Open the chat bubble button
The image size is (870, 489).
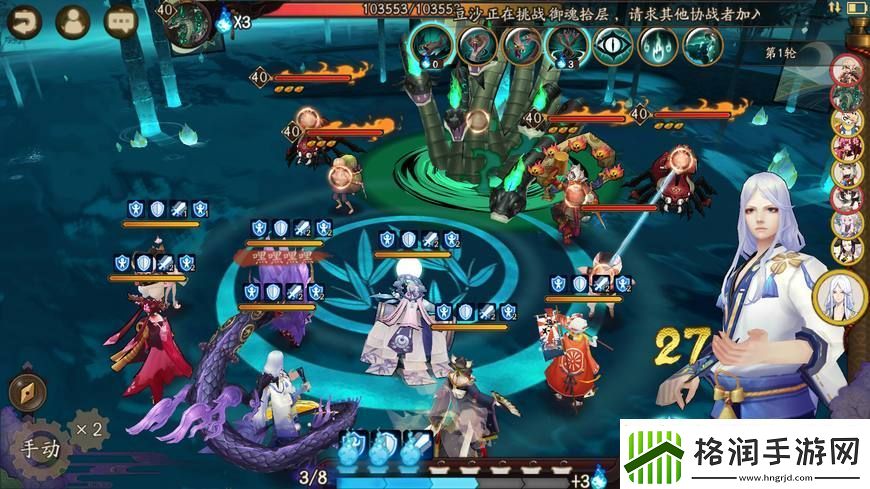click(122, 20)
